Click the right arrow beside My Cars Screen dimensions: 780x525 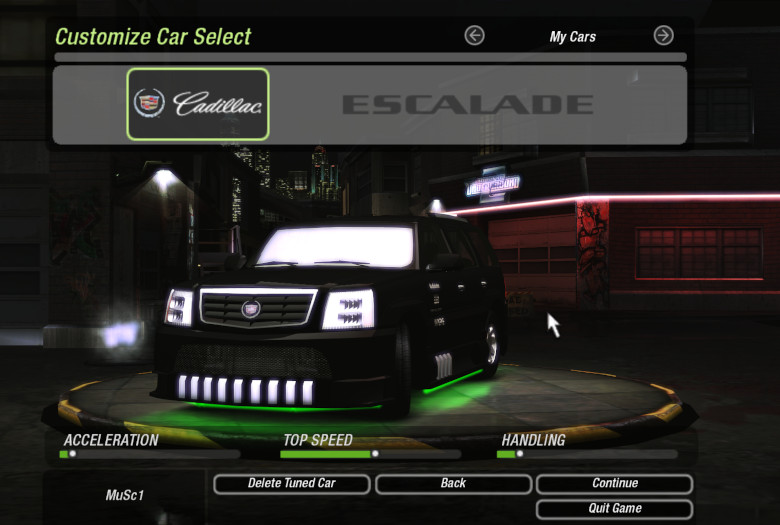(x=663, y=36)
